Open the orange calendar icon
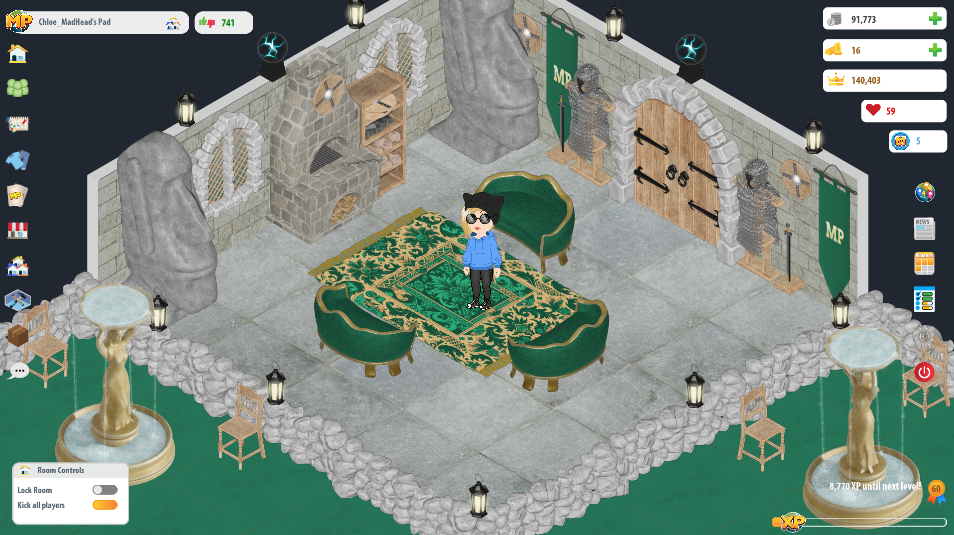 [x=924, y=263]
